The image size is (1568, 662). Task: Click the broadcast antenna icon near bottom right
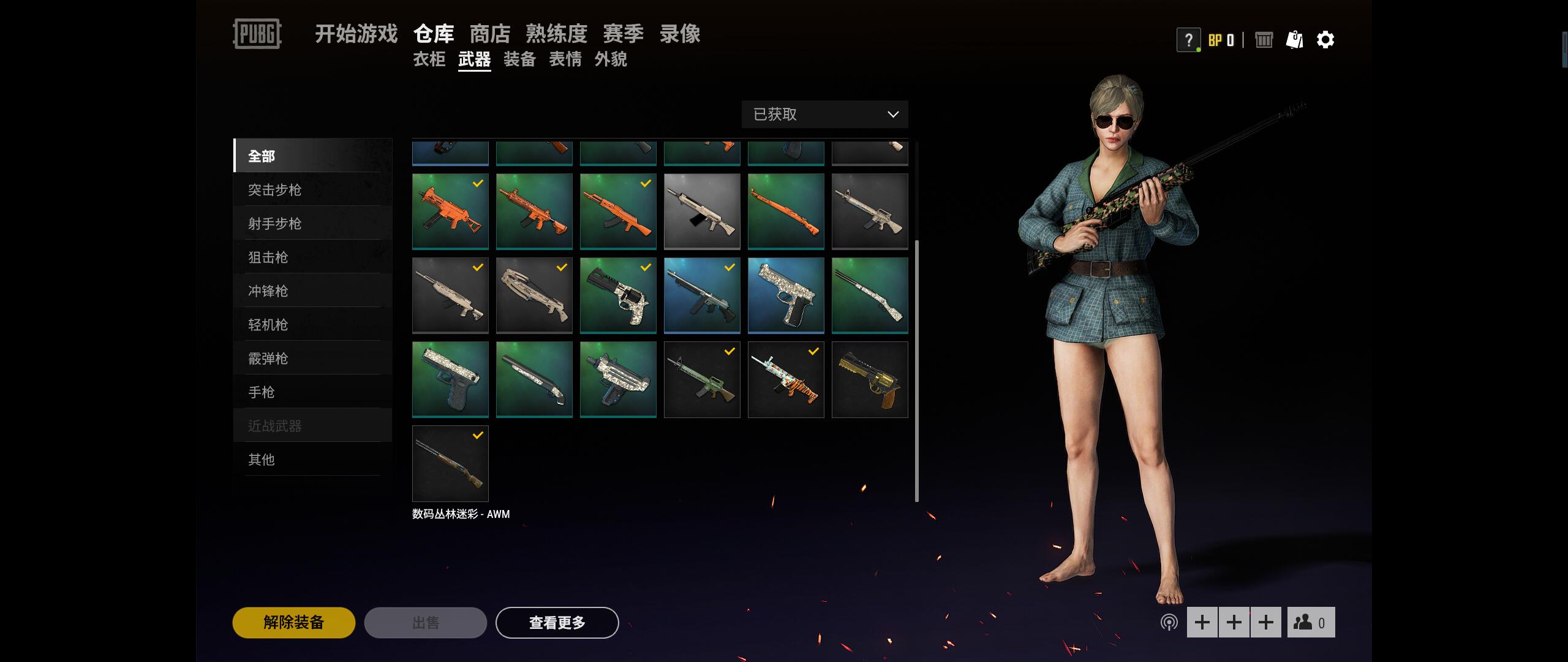[1170, 622]
